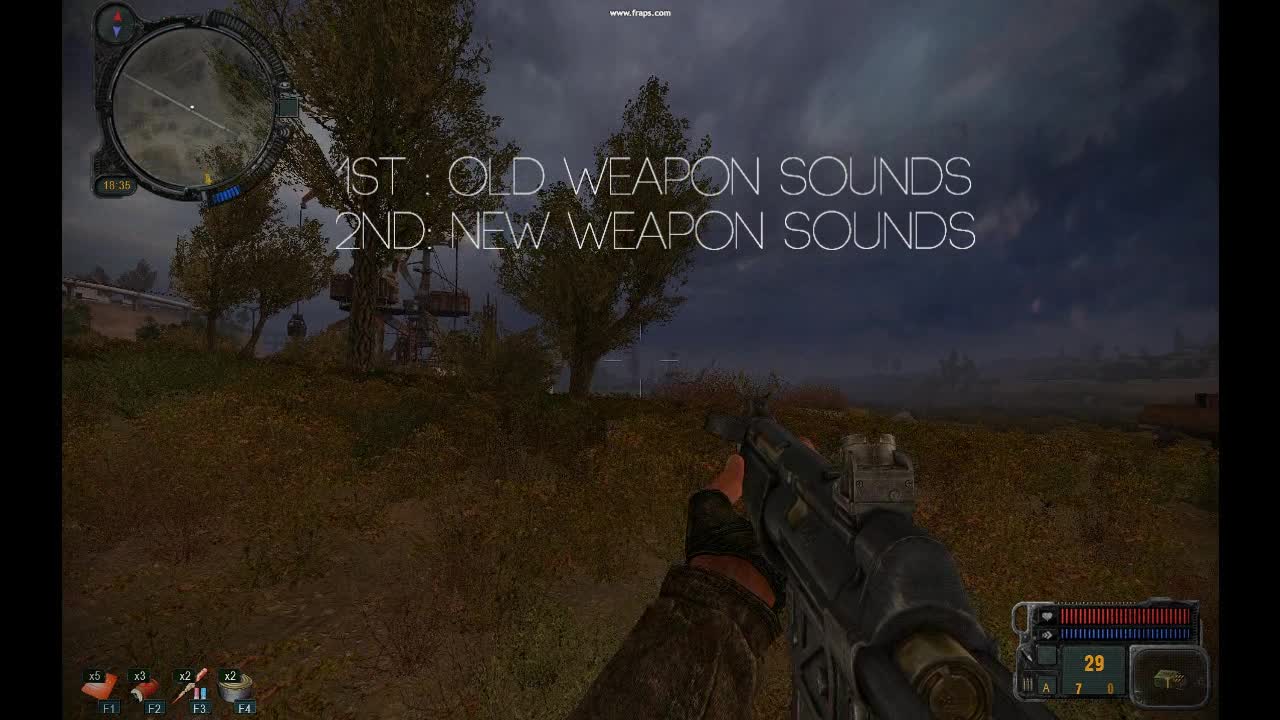The height and width of the screenshot is (720, 1280).
Task: Open the small panel right of the minimap
Action: [288, 106]
